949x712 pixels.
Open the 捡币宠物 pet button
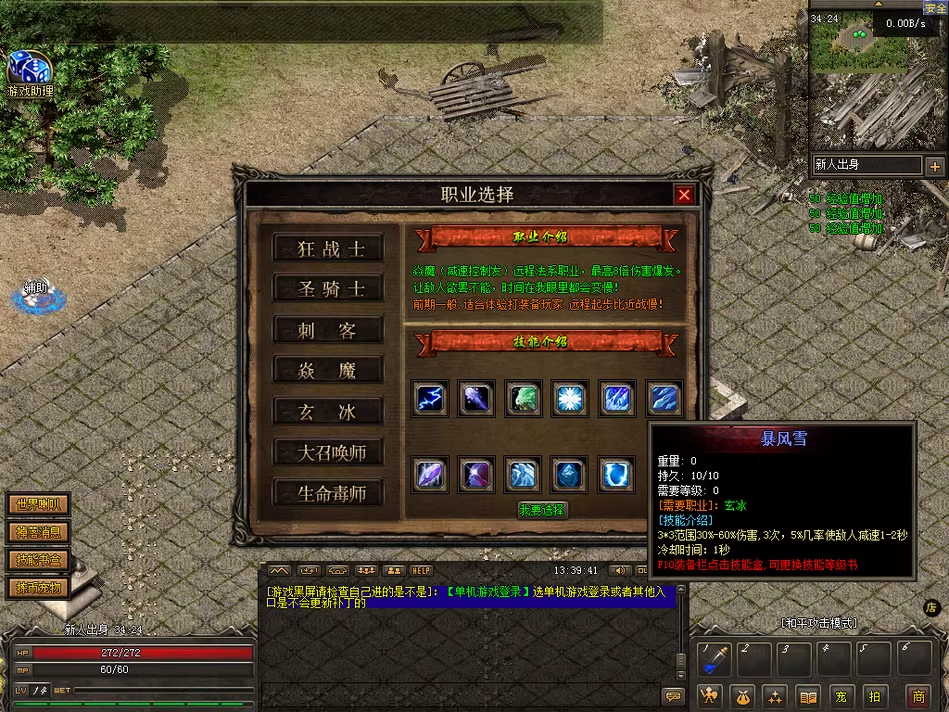[x=40, y=587]
